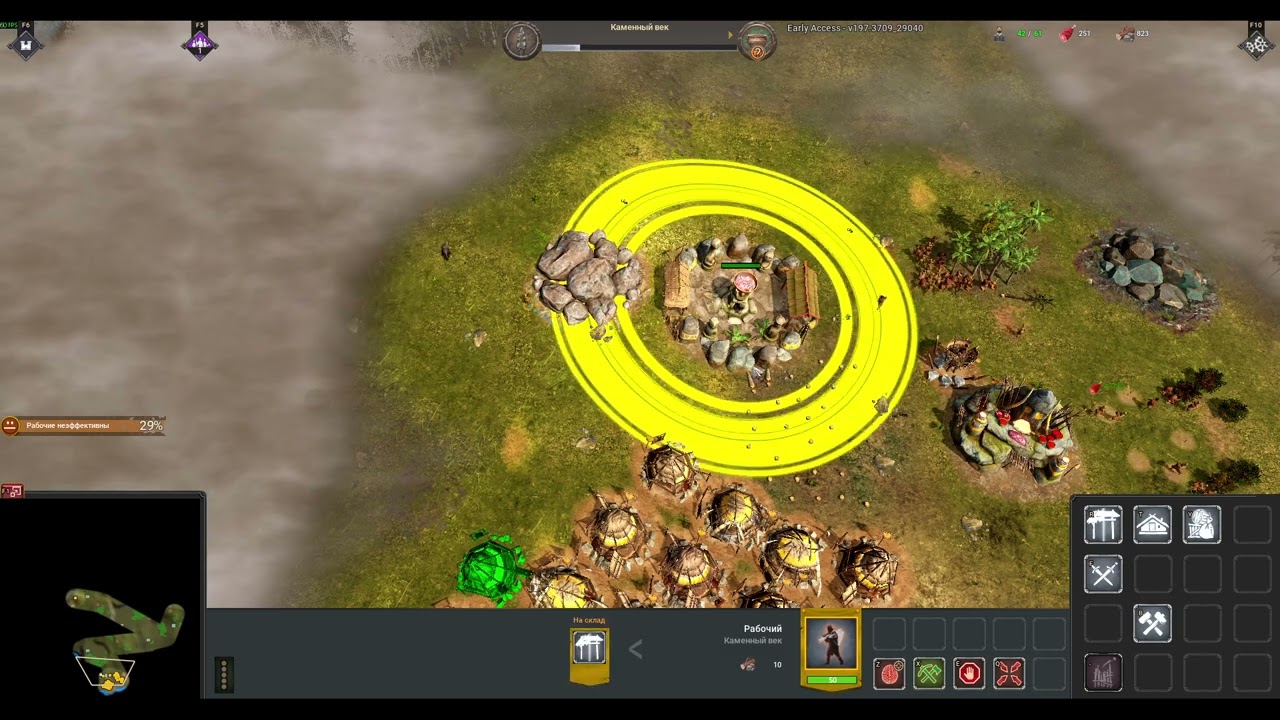Screen dimensions: 1280x720
Task: Open the F6 castle icon menu
Action: [x=26, y=45]
